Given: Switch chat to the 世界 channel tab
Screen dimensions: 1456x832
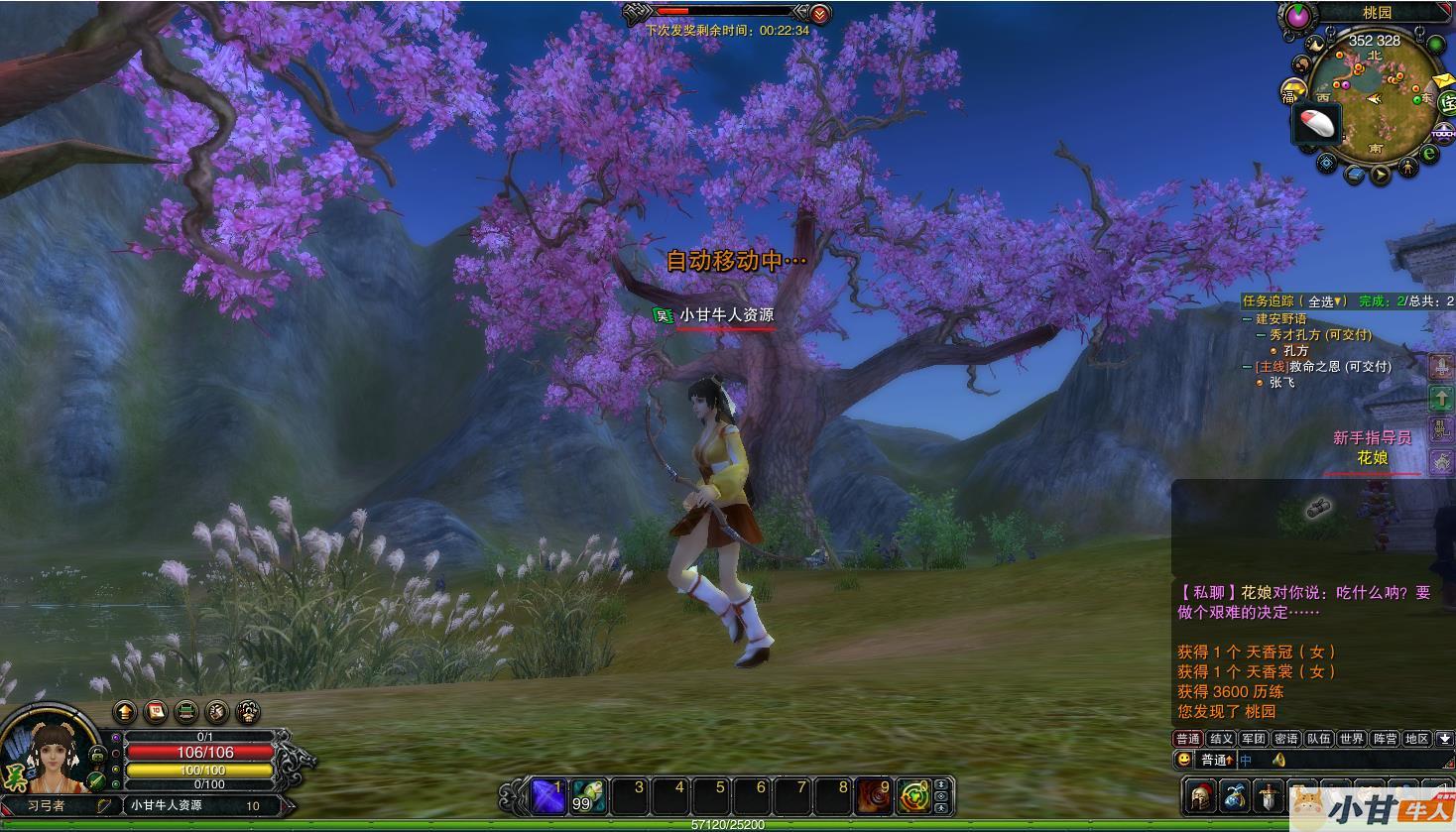Looking at the screenshot, I should pyautogui.click(x=1351, y=739).
